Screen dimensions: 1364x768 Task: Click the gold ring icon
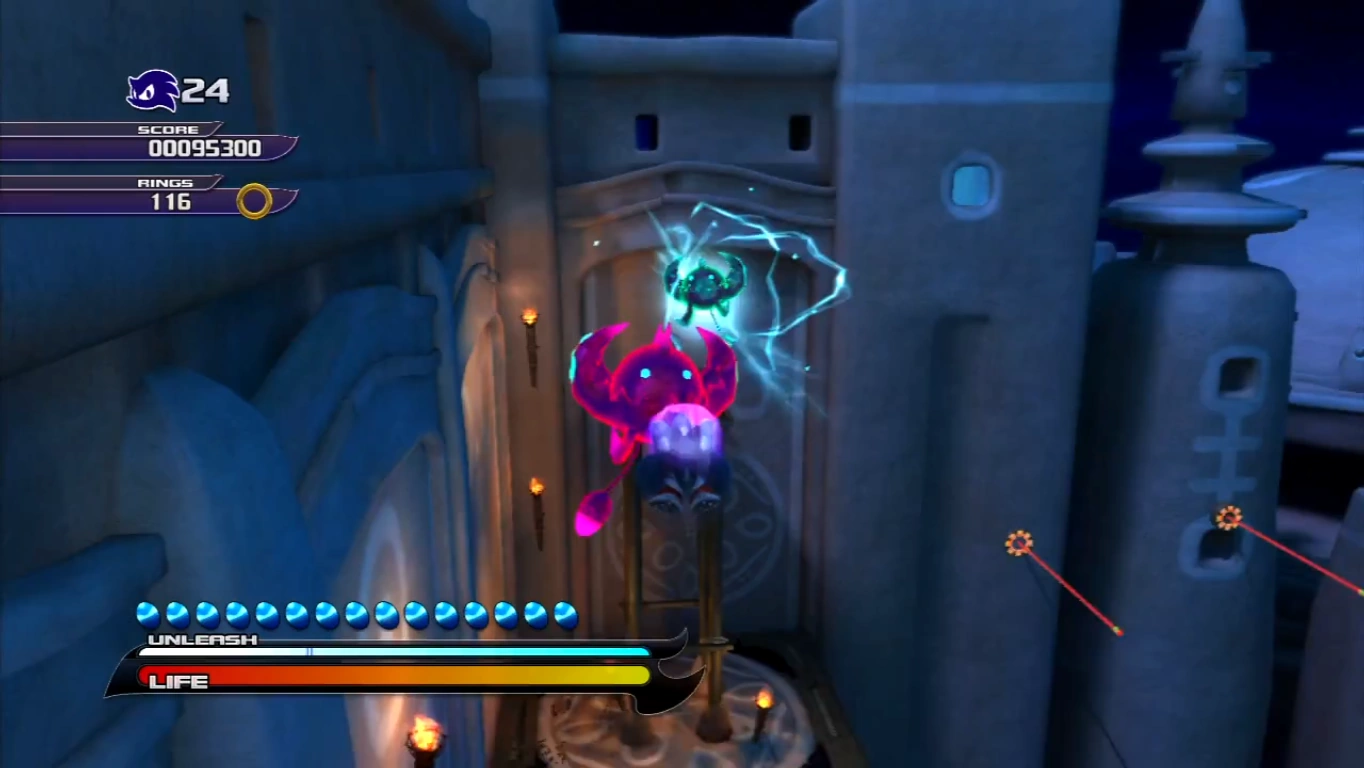click(254, 201)
